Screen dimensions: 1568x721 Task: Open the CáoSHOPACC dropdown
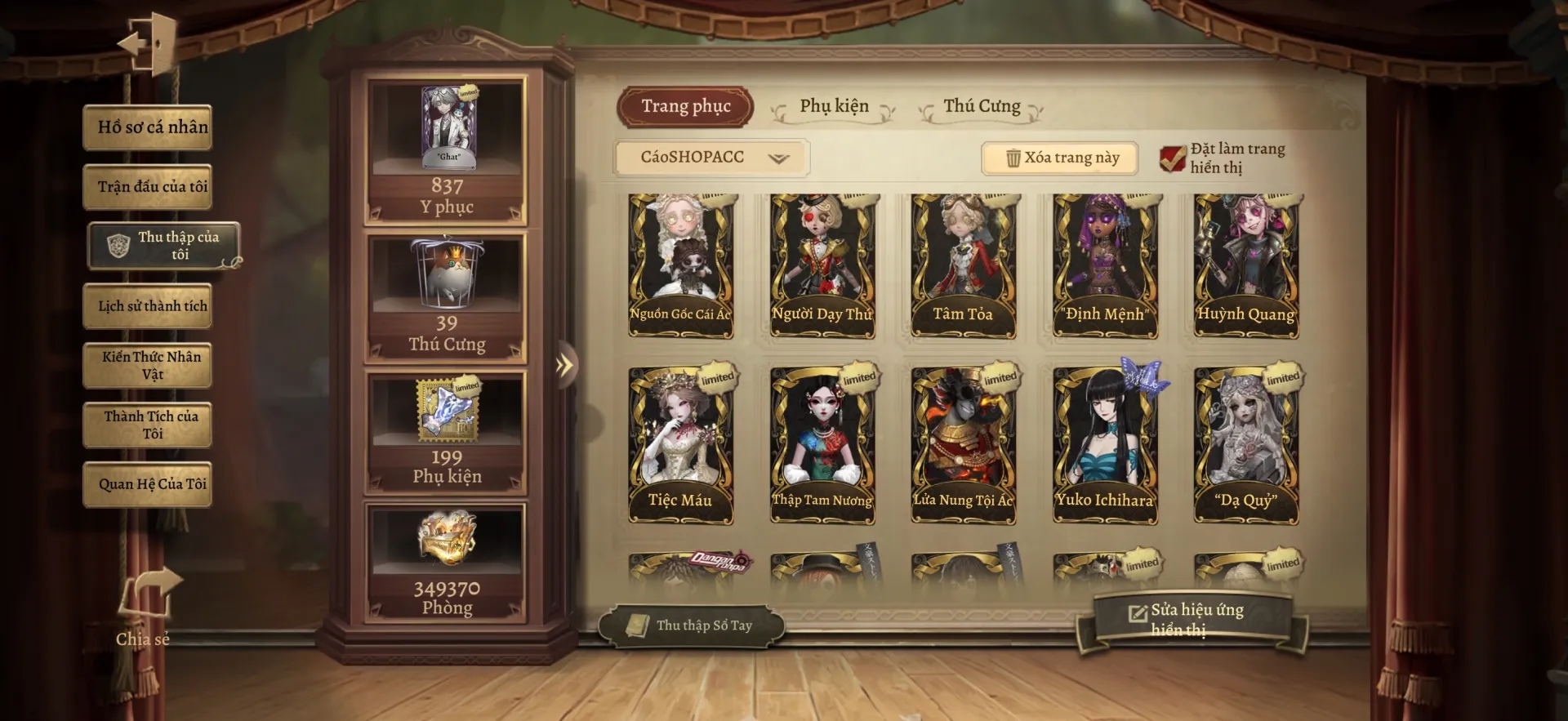click(710, 158)
